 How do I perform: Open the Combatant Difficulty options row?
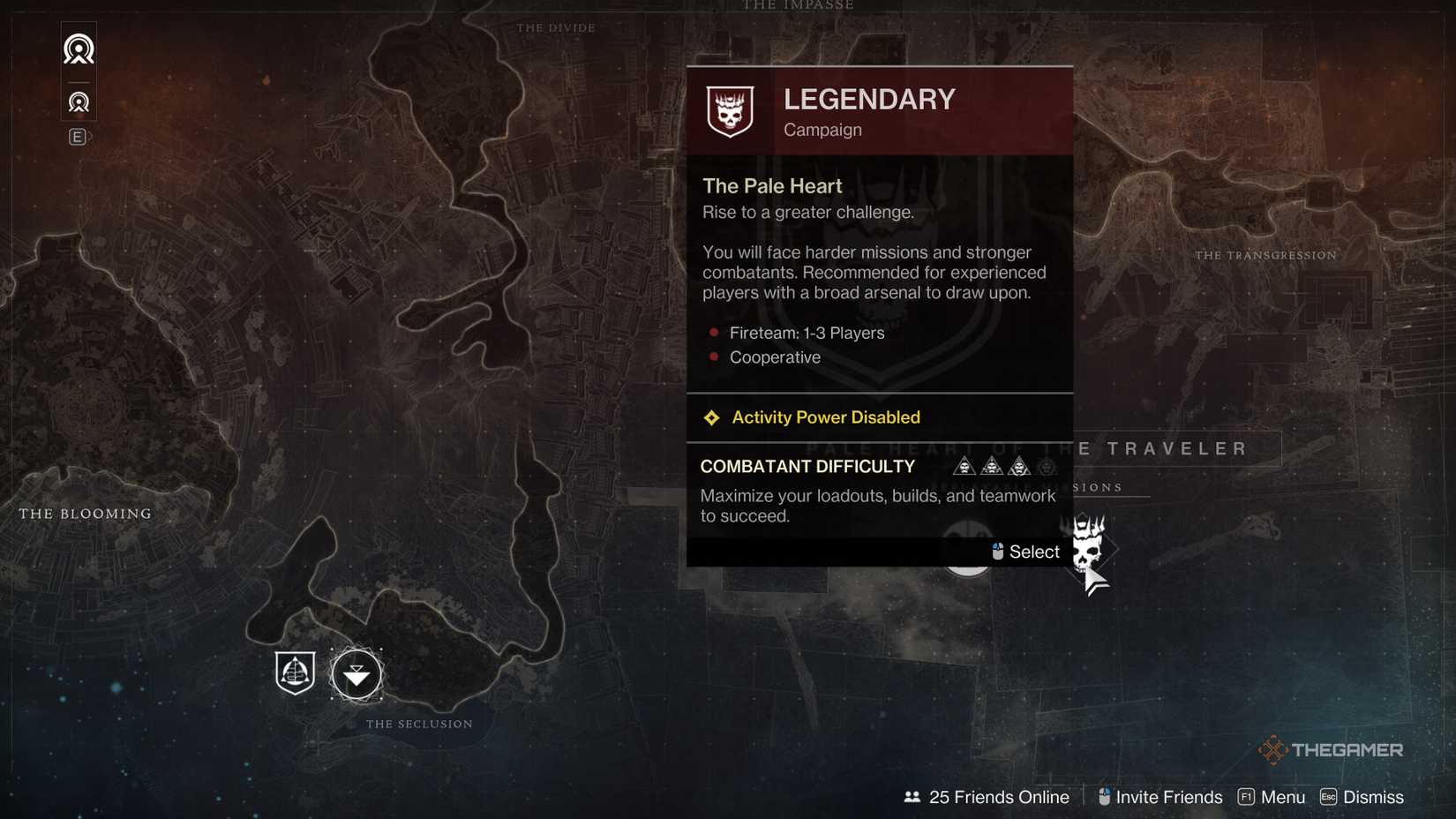click(807, 466)
